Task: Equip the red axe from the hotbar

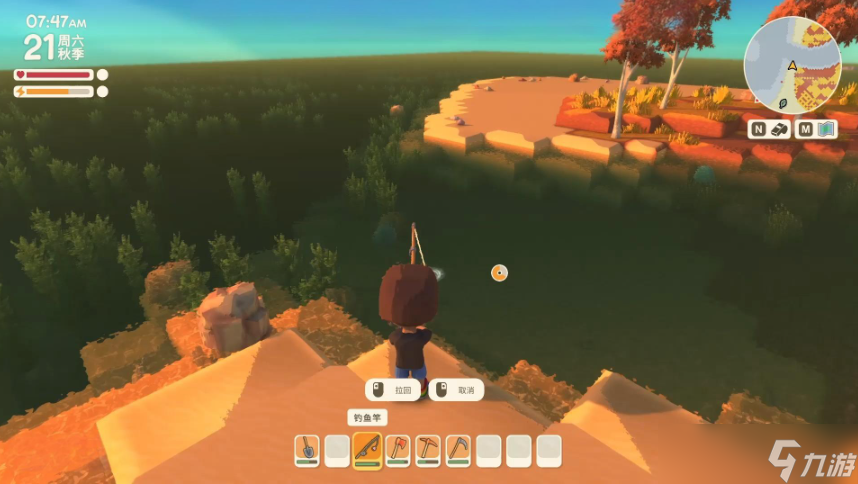Action: tap(397, 450)
